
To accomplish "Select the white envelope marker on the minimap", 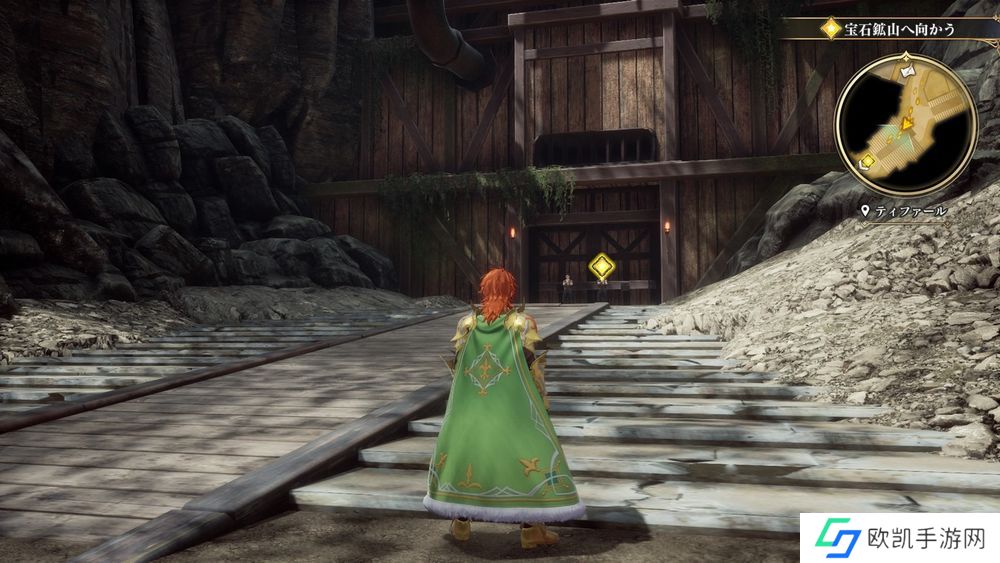I will (x=906, y=72).
